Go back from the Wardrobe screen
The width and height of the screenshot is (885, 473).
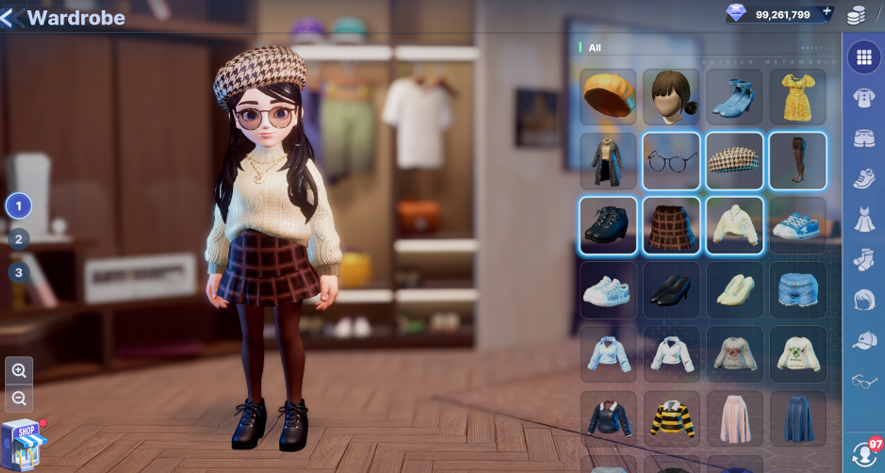pos(12,18)
